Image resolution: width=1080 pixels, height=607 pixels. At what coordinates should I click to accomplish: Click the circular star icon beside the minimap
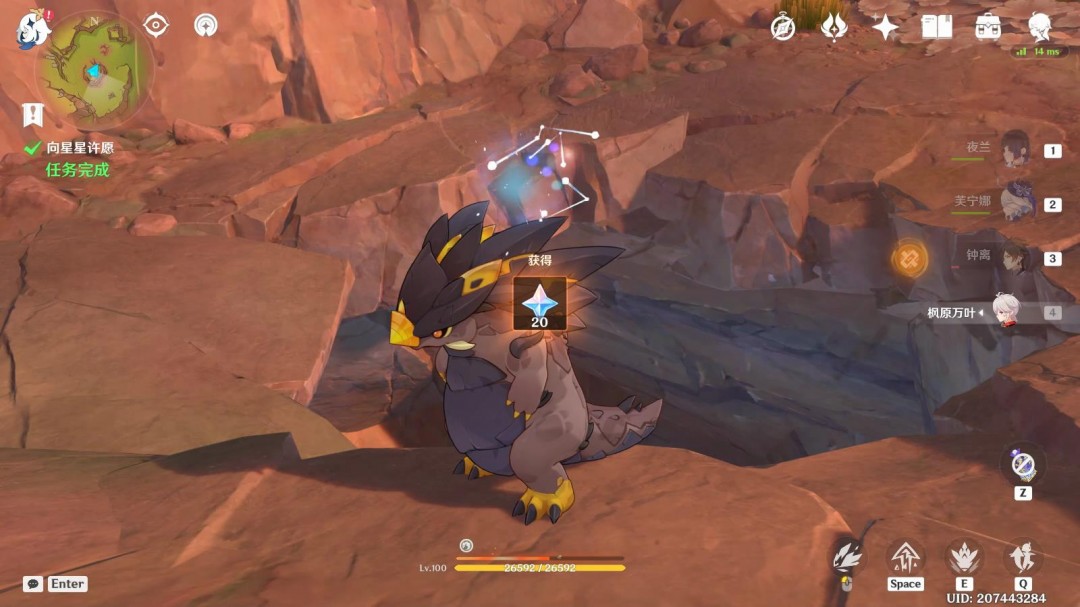[x=206, y=25]
